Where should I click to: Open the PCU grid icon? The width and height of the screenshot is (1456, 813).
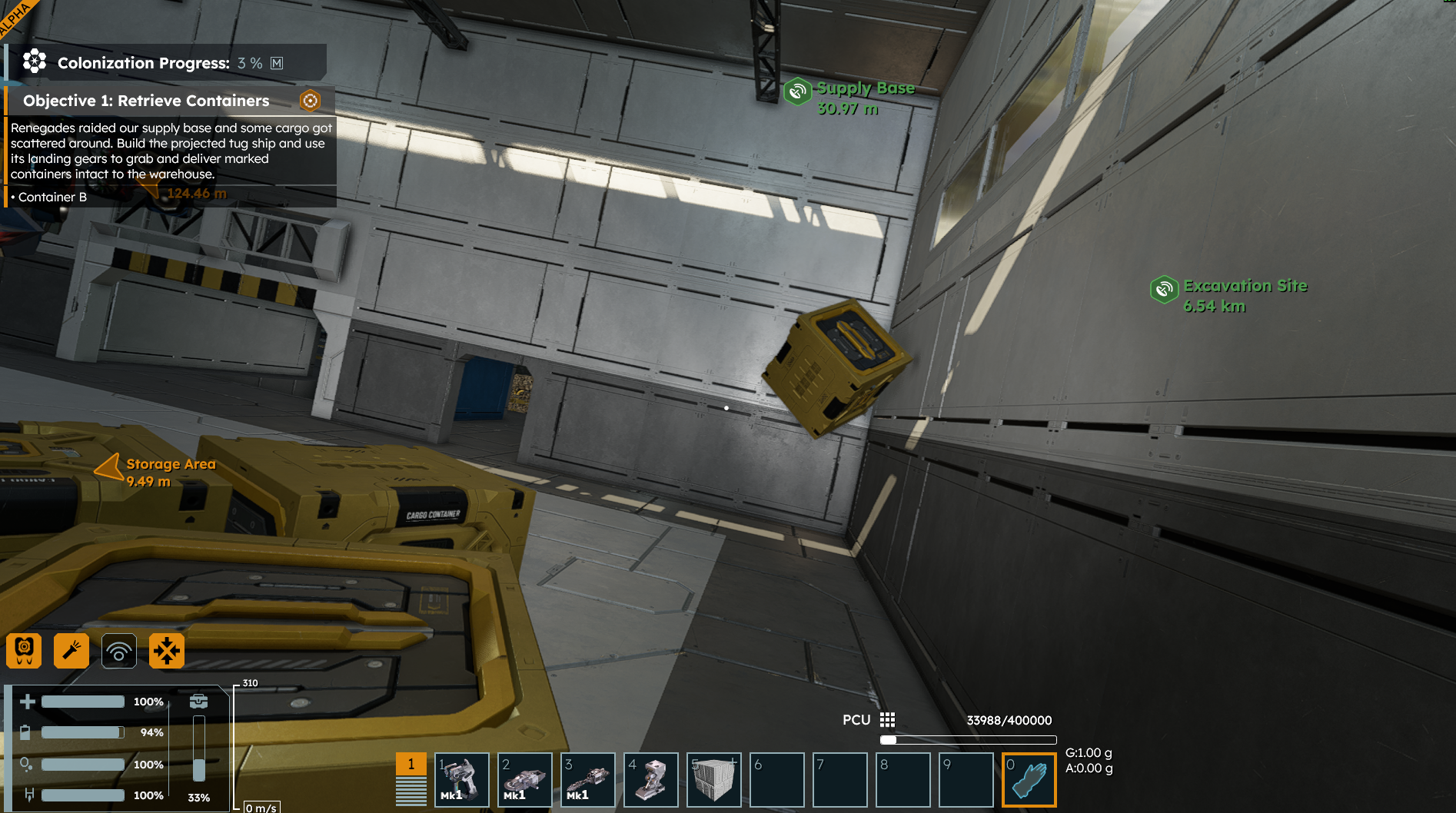(887, 720)
